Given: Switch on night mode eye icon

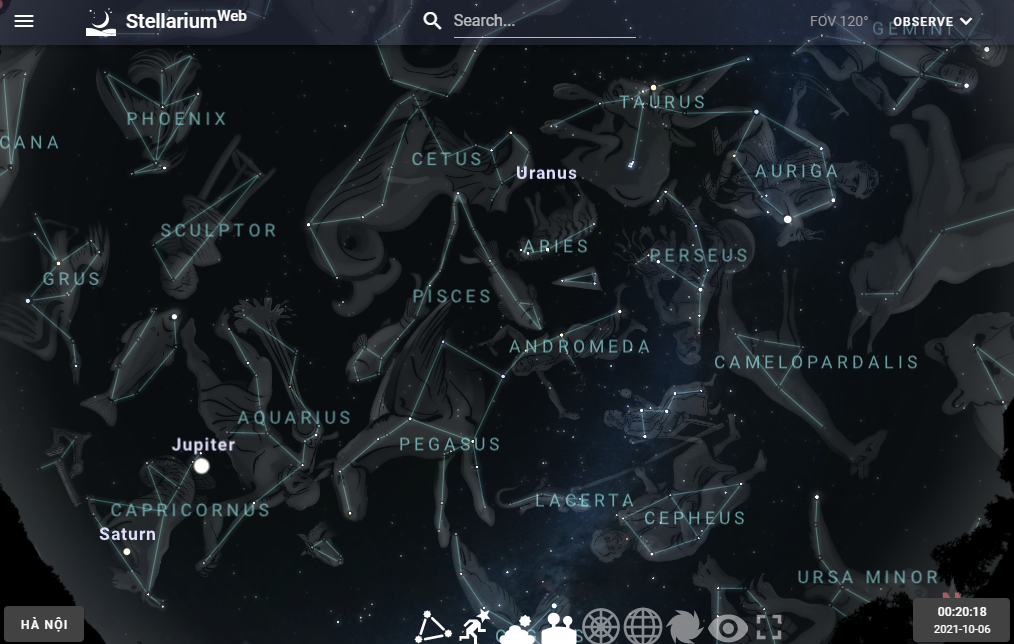Looking at the screenshot, I should click(727, 628).
